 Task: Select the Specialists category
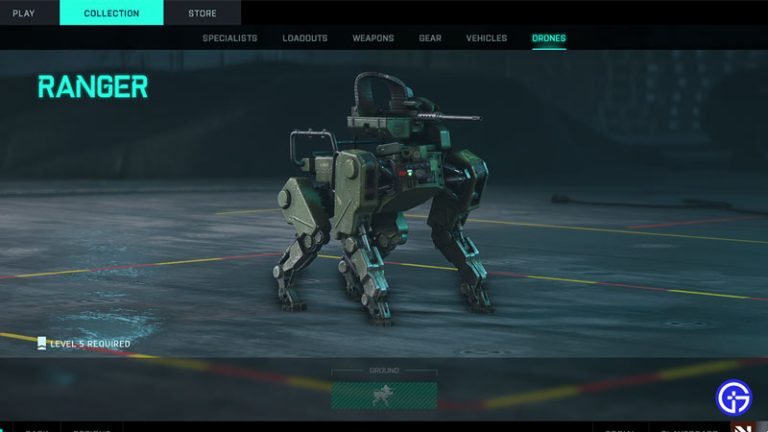229,39
